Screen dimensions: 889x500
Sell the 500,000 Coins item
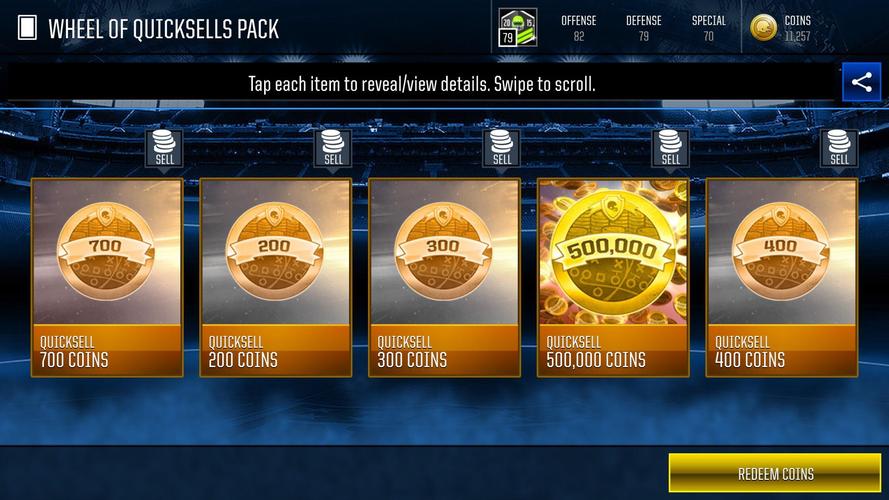(x=670, y=149)
